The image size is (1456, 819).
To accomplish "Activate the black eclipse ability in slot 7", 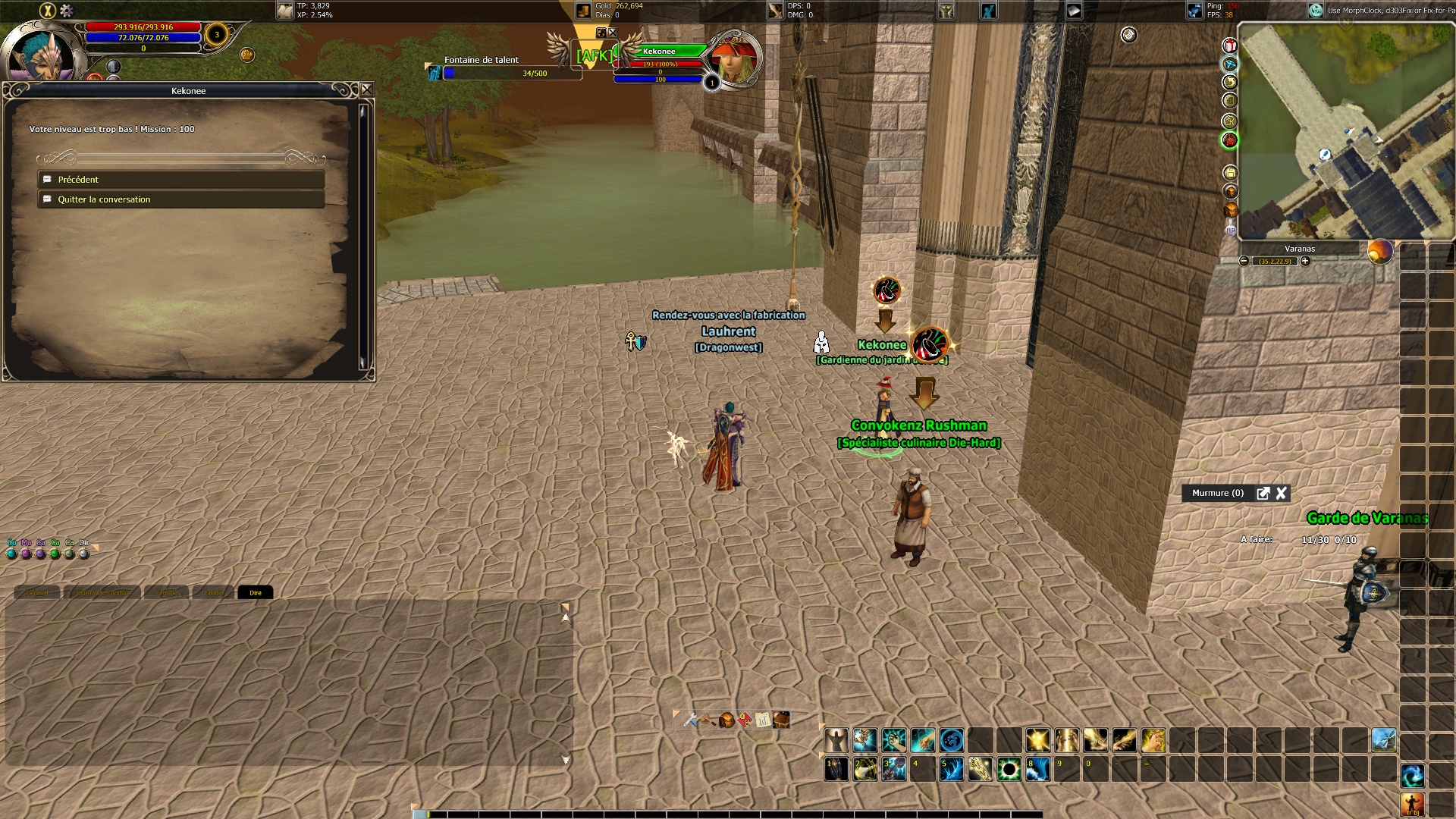I will coord(1009,770).
